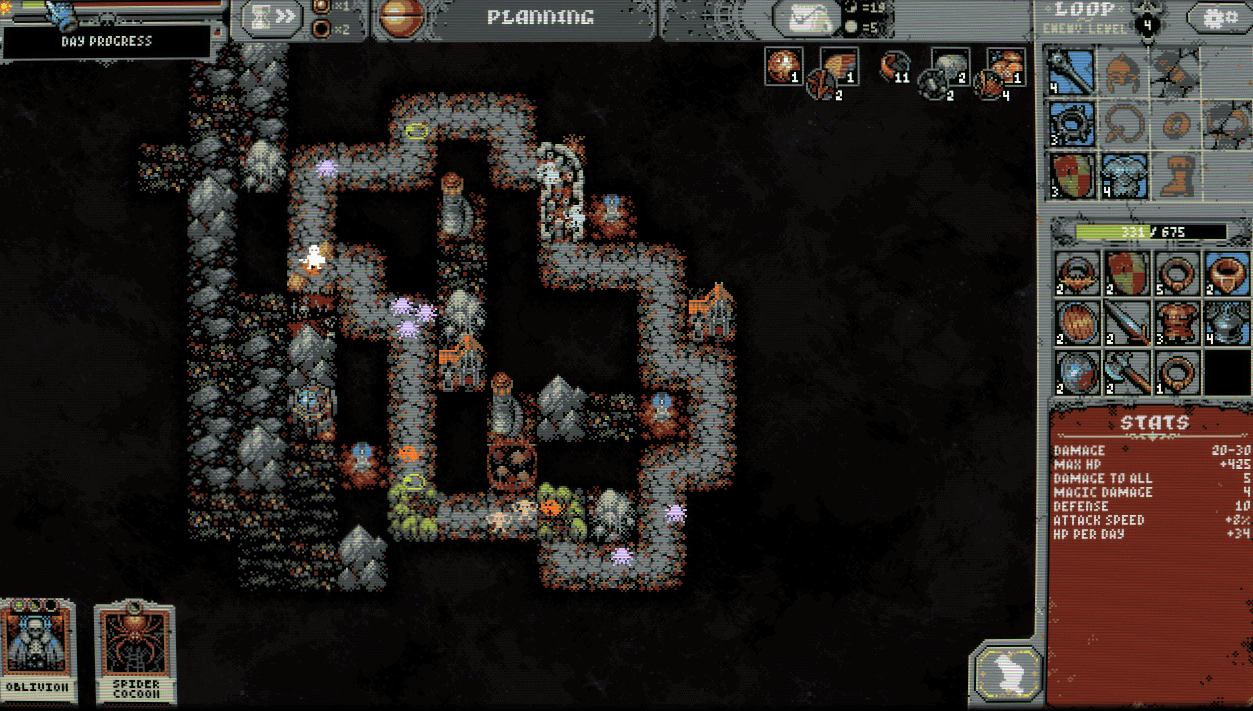
Task: Select the equipped spiked ring slot
Action: (x=1072, y=124)
